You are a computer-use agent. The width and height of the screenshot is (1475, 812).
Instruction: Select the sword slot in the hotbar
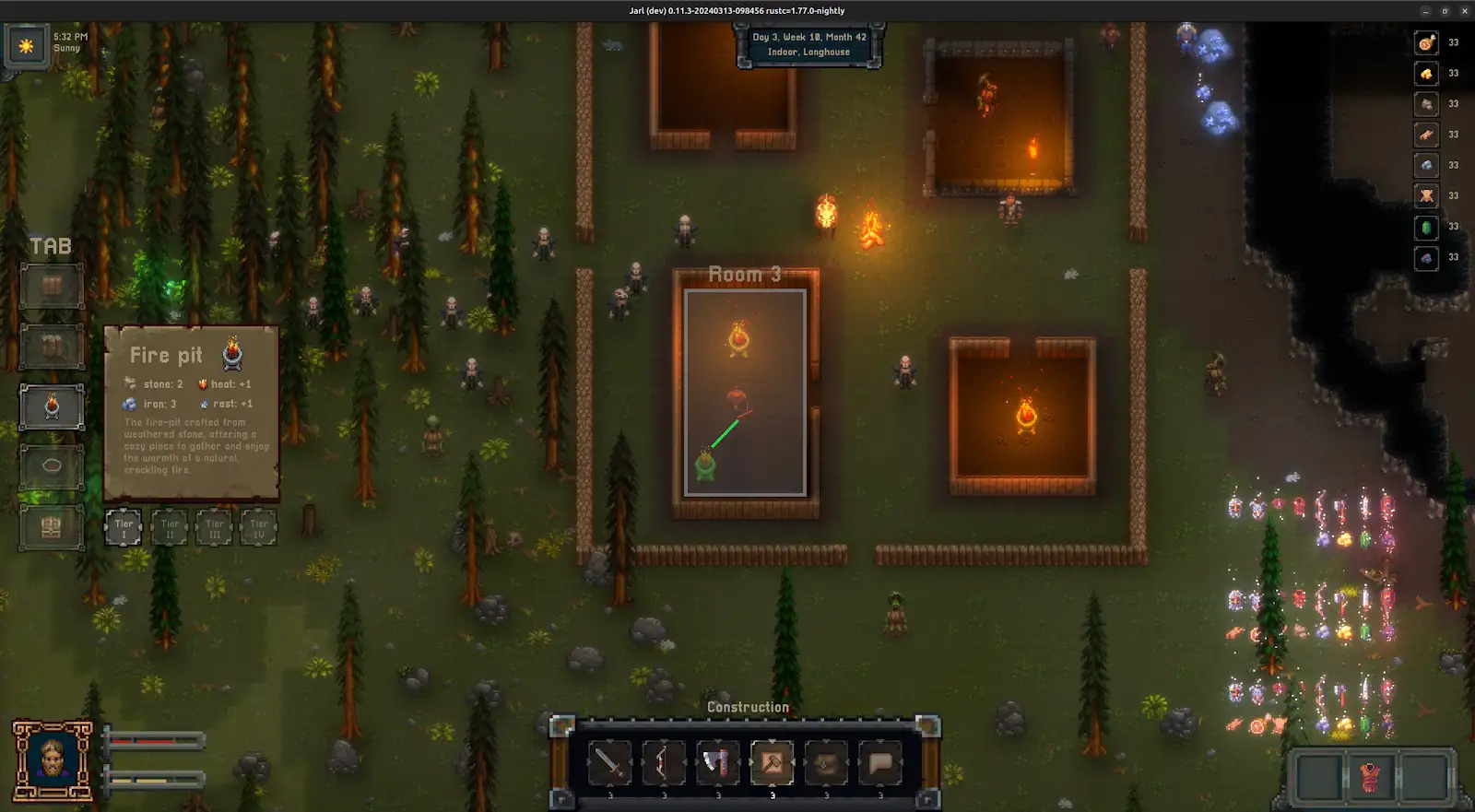pyautogui.click(x=609, y=763)
